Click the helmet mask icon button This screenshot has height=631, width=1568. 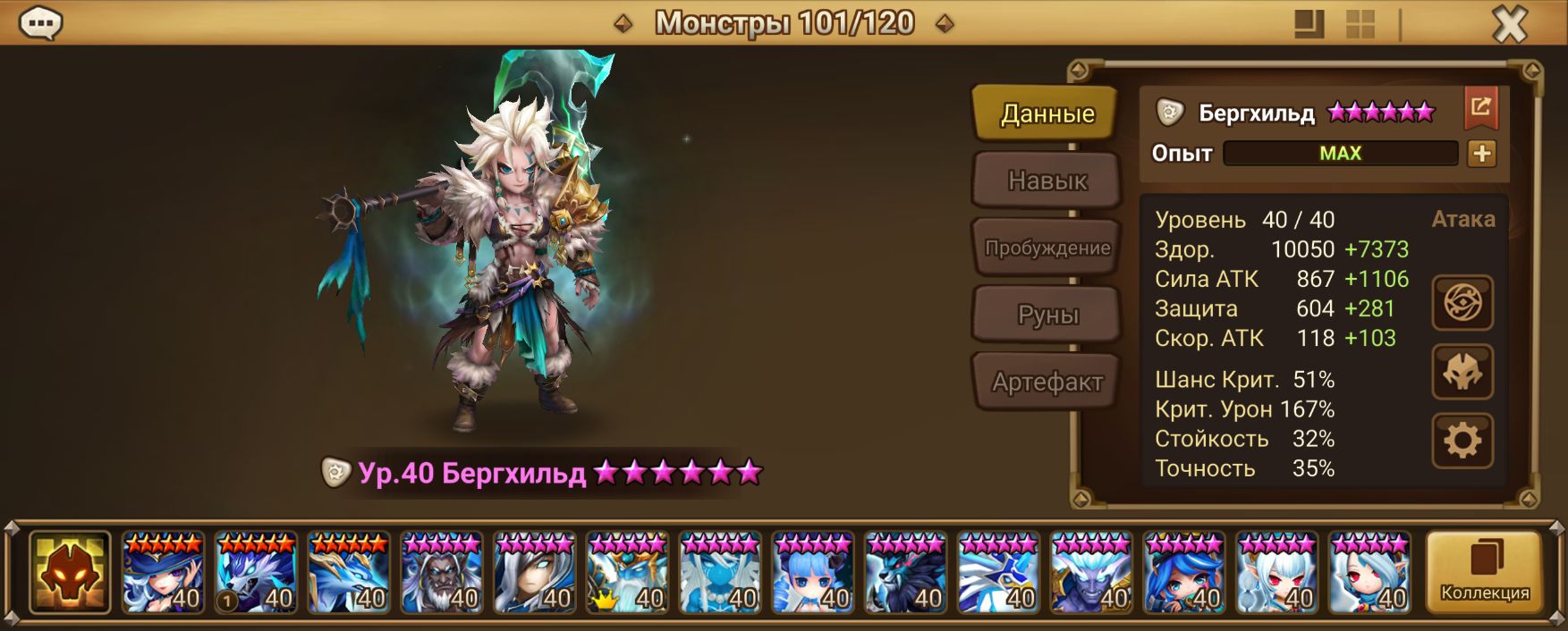click(1462, 372)
